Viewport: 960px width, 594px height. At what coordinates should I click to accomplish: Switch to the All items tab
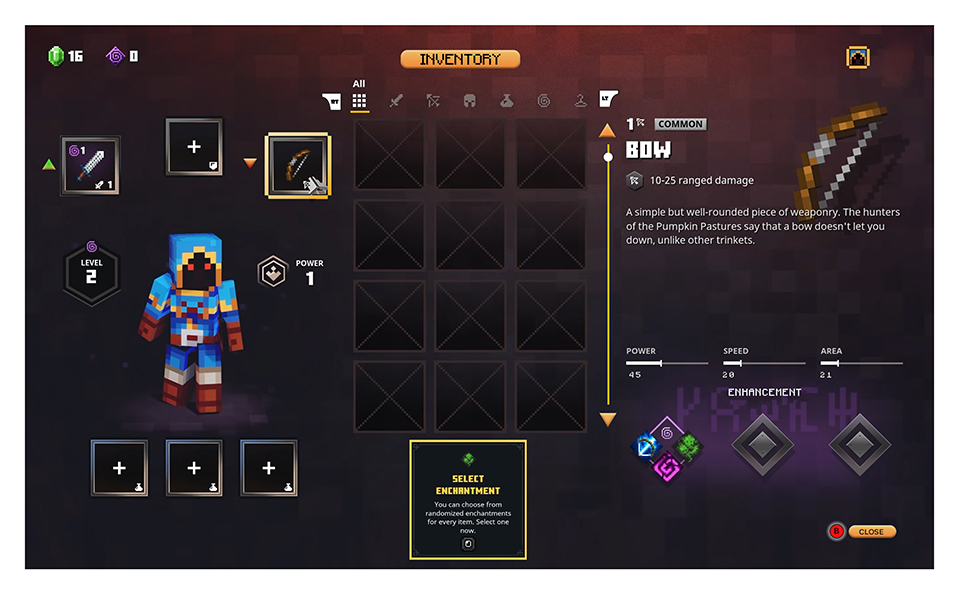(359, 101)
